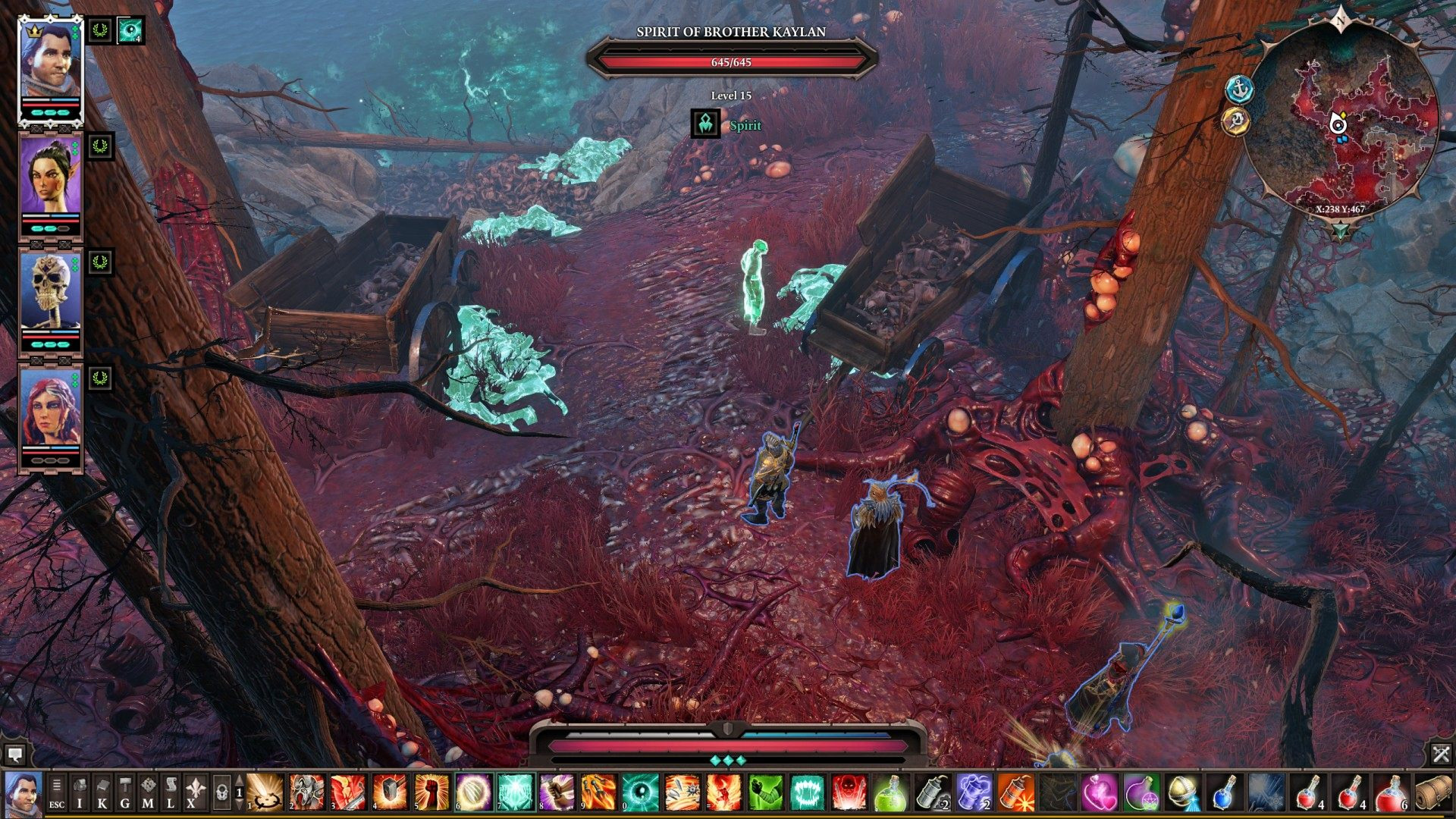The width and height of the screenshot is (1456, 819).
Task: Cast the teal glowing fangs skill
Action: (x=807, y=792)
